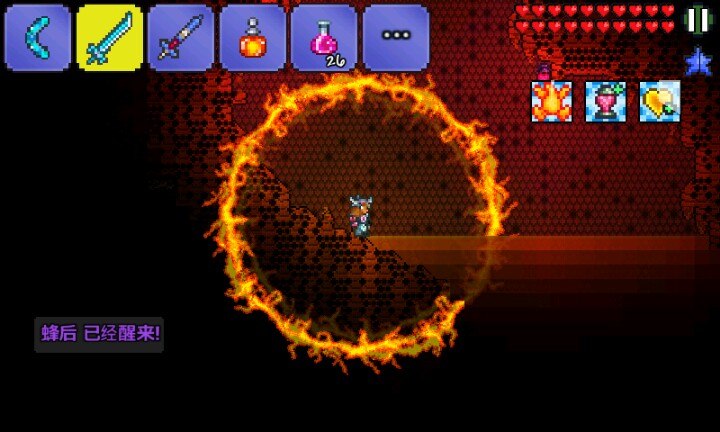
Task: Use the pink potion stack of 26
Action: tap(324, 38)
